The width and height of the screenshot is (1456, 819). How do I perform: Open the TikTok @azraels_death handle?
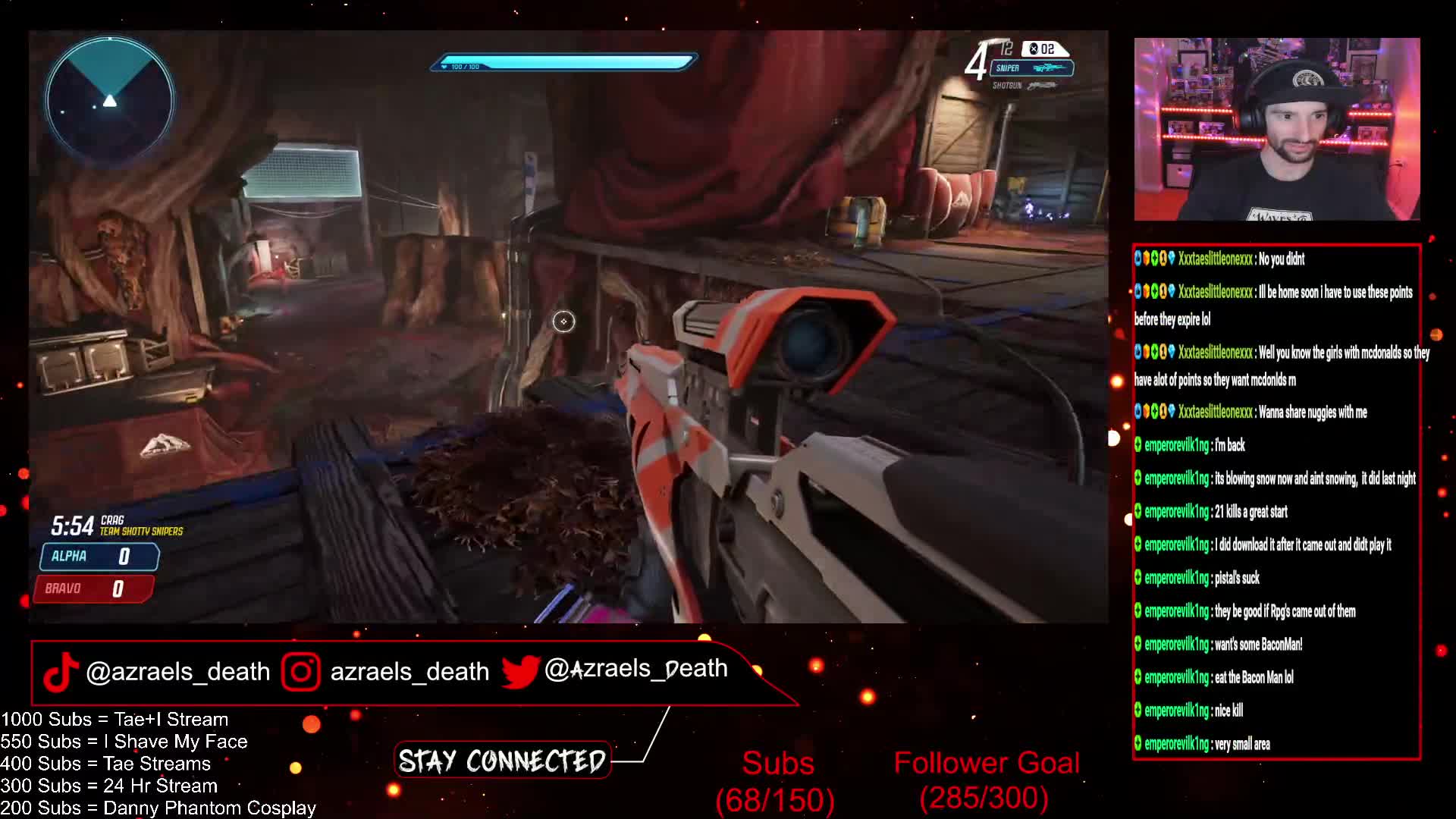pyautogui.click(x=158, y=672)
